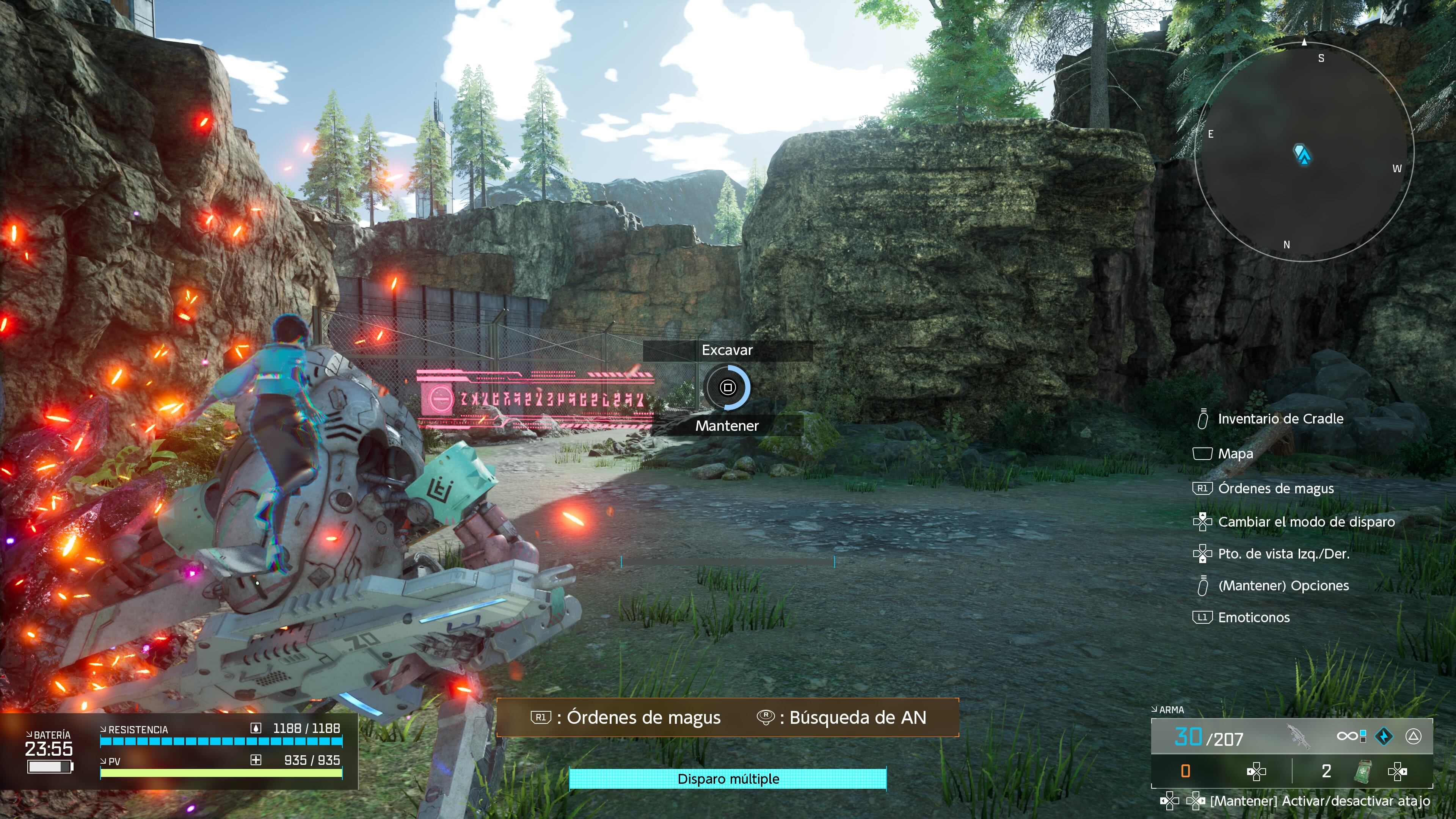Open Inventario de Cradle from the shortcut list

coord(1280,419)
